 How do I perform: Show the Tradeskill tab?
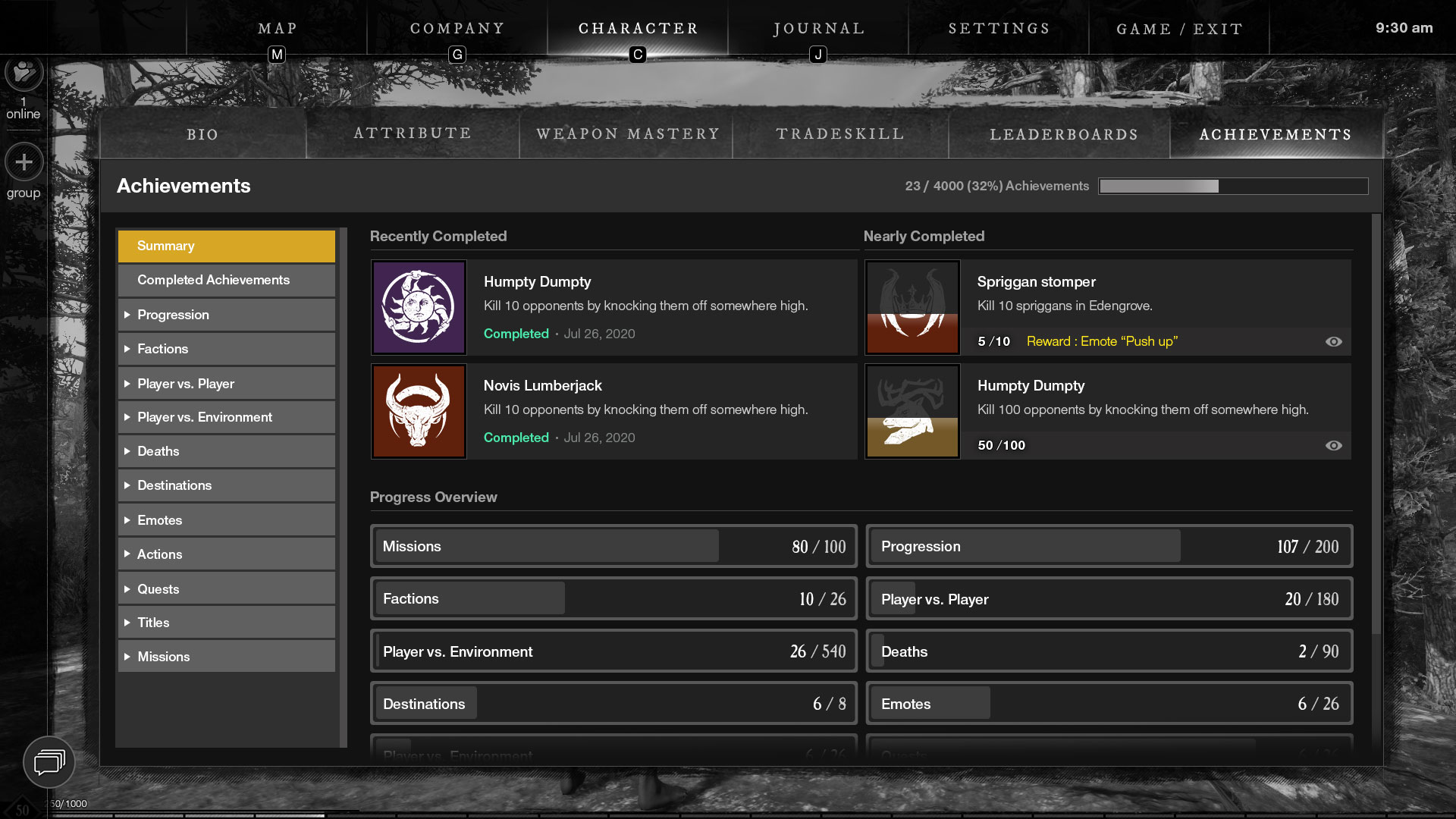(x=840, y=134)
